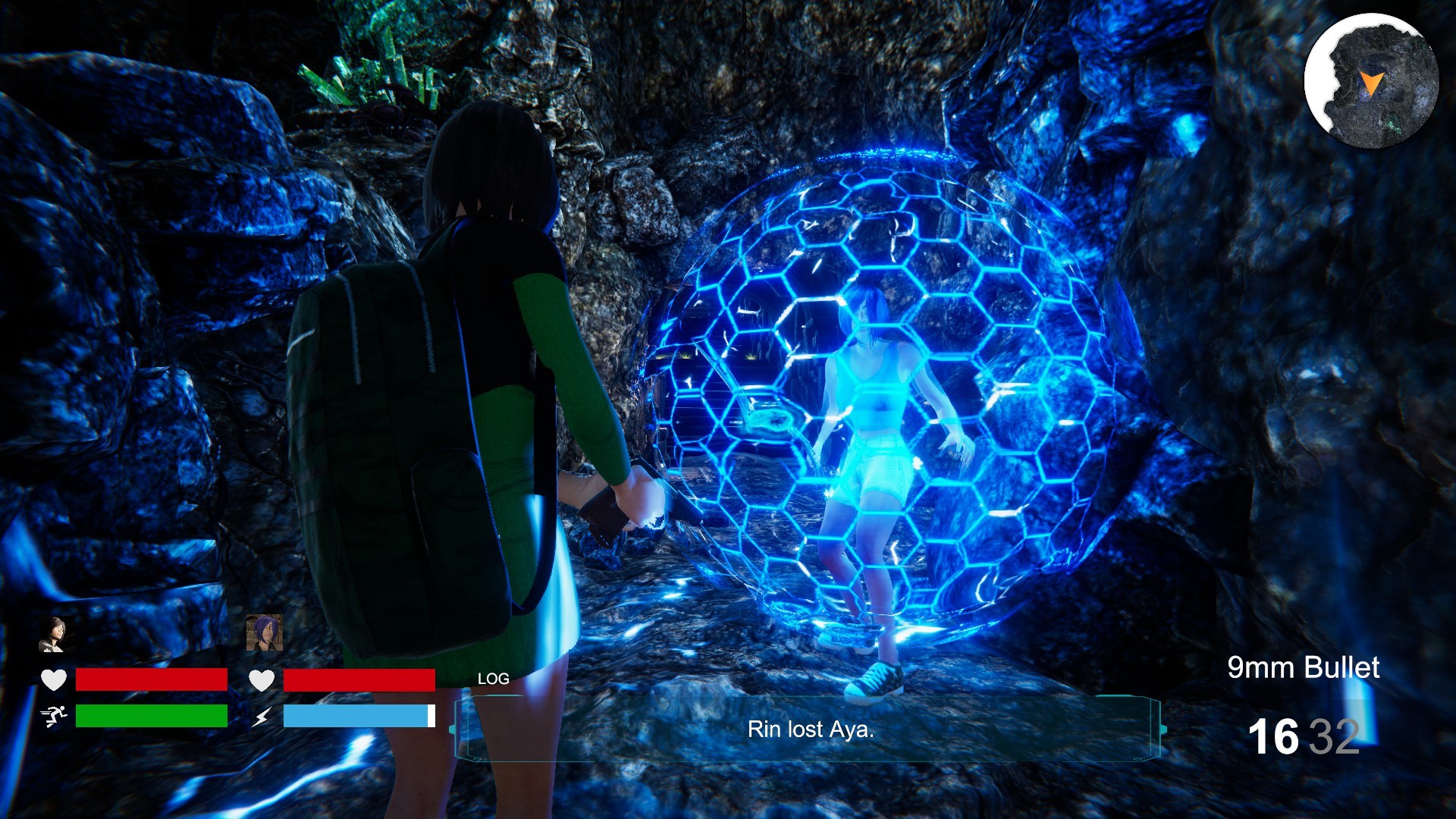Switch to the LOG tab
The height and width of the screenshot is (819, 1456).
493,678
